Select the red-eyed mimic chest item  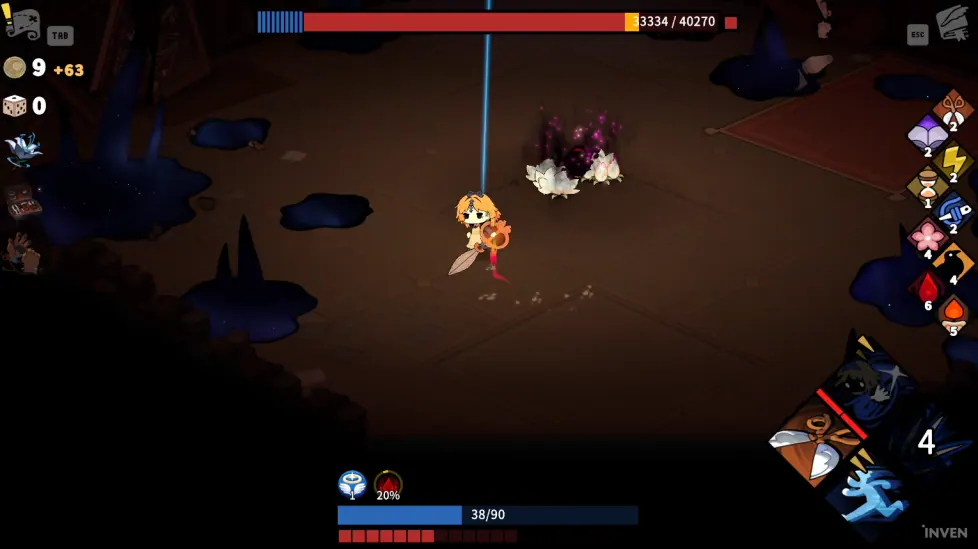point(21,200)
